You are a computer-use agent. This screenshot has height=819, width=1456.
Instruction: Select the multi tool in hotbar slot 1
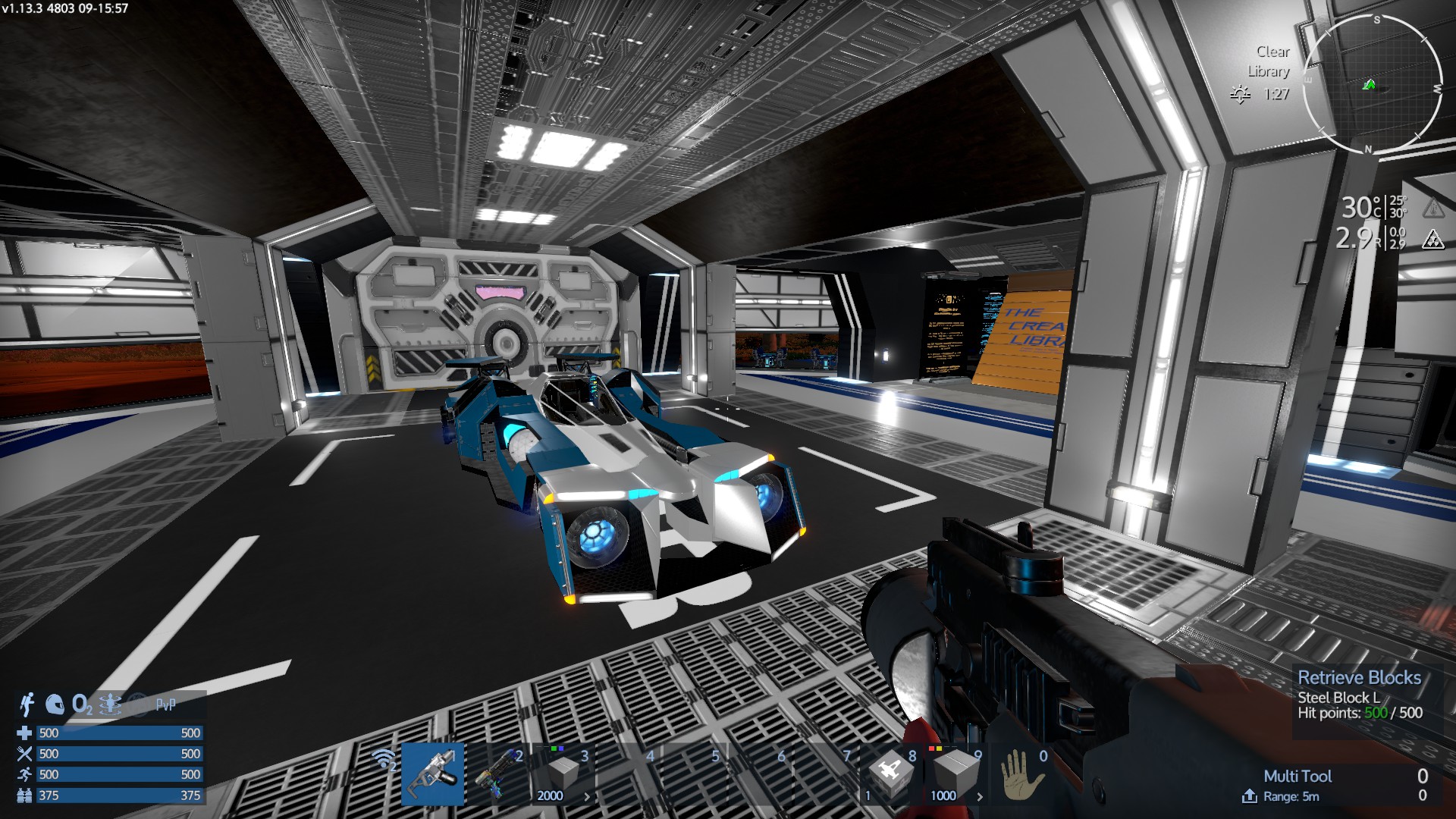[433, 773]
